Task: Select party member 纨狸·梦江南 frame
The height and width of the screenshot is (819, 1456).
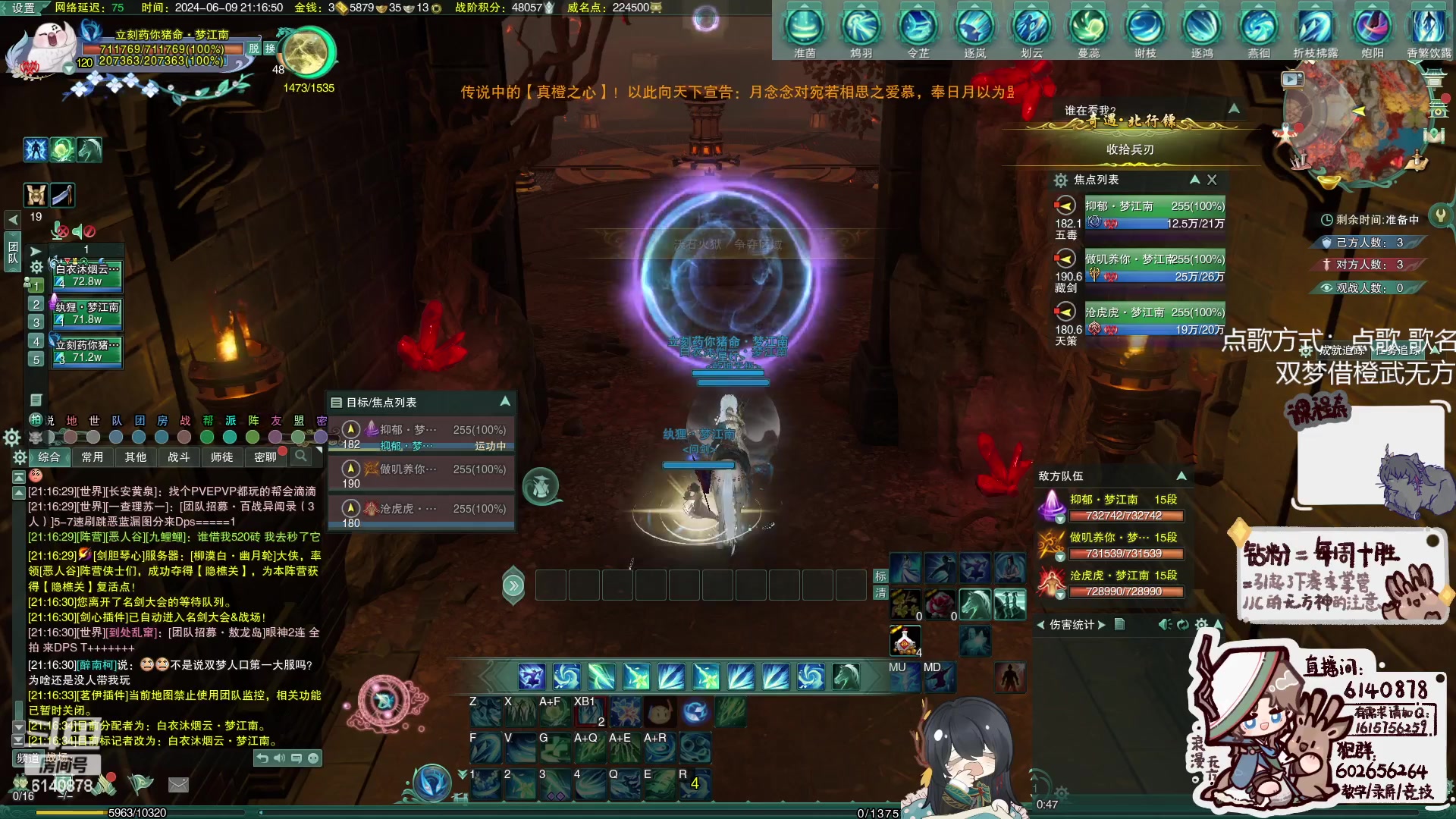Action: pos(86,312)
